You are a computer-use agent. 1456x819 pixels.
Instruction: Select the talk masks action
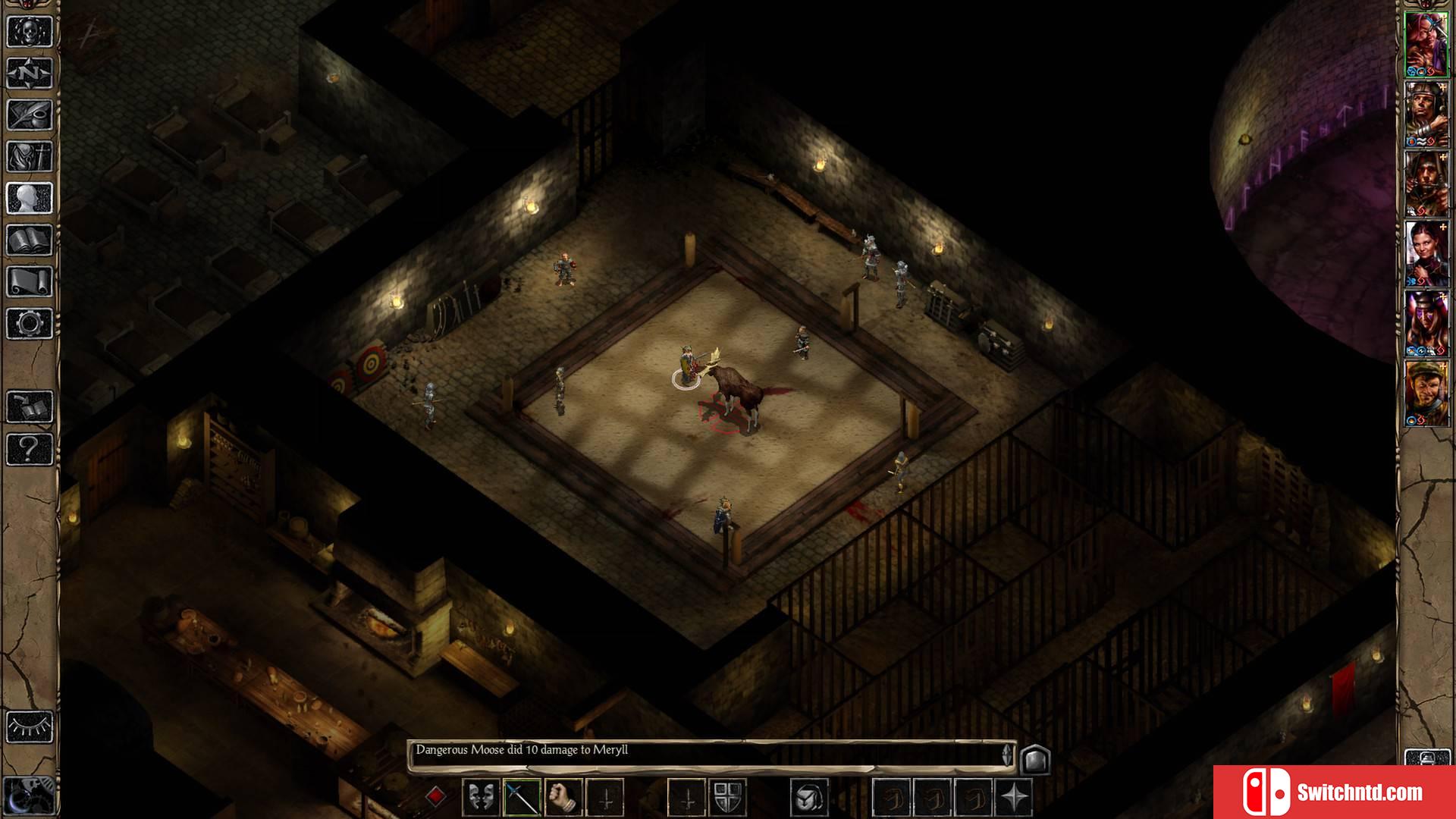(481, 798)
